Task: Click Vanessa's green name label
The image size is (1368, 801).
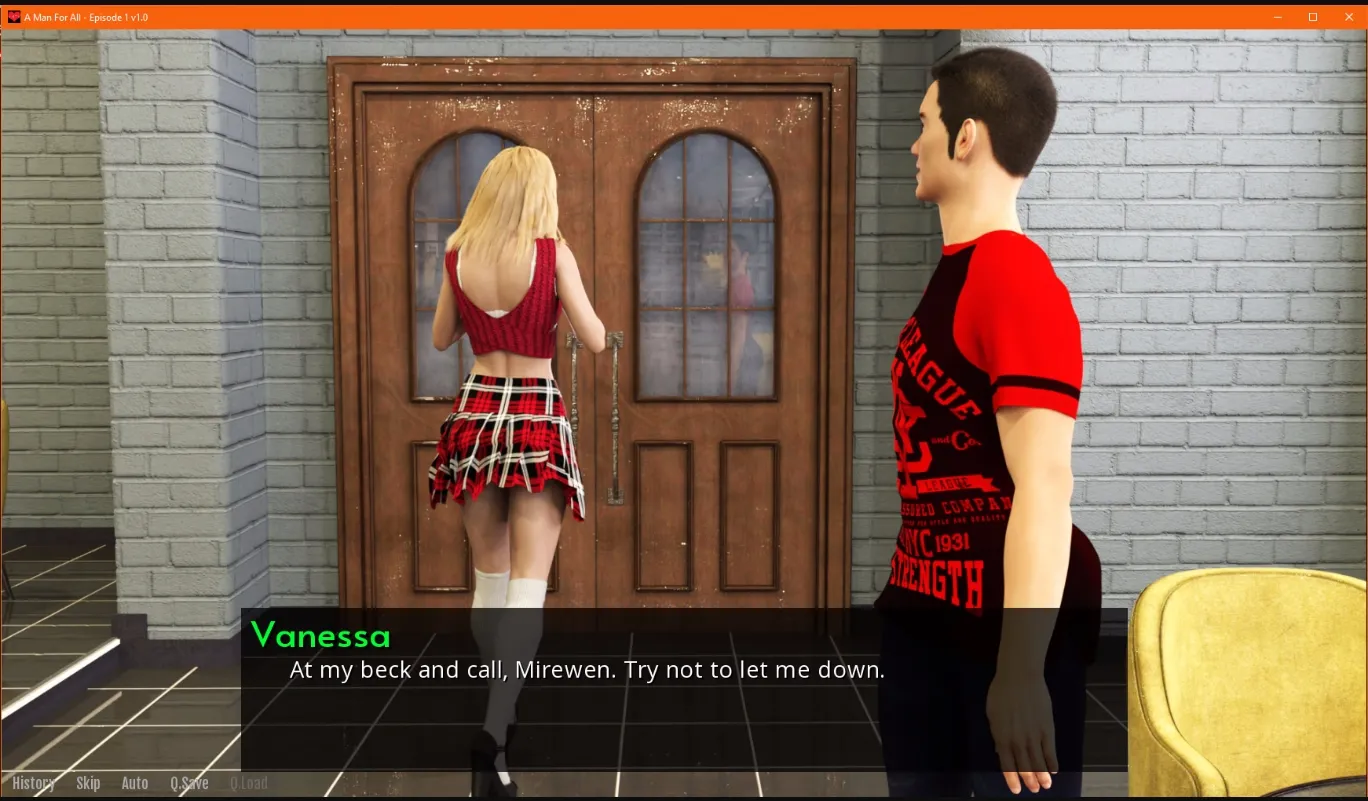Action: [x=322, y=634]
